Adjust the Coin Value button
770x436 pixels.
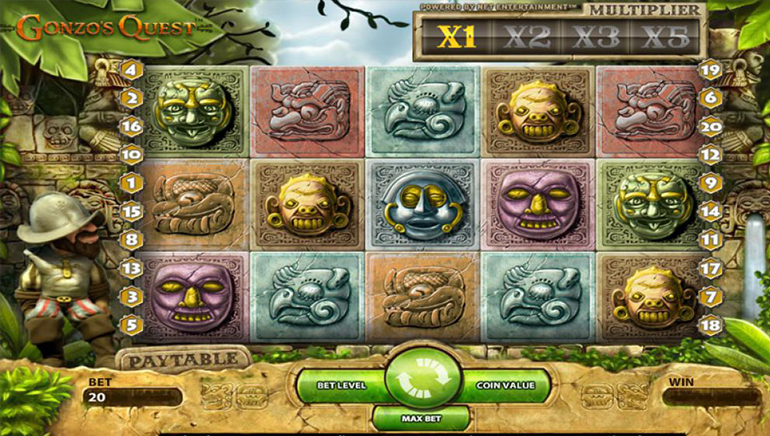tap(498, 384)
